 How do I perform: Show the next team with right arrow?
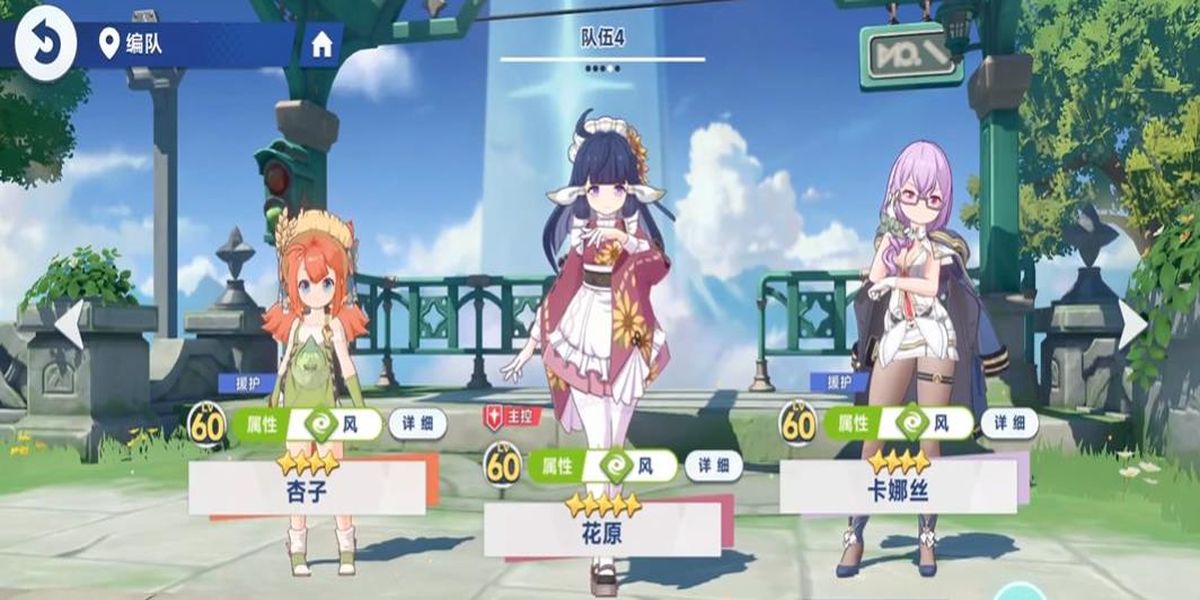tap(1133, 325)
